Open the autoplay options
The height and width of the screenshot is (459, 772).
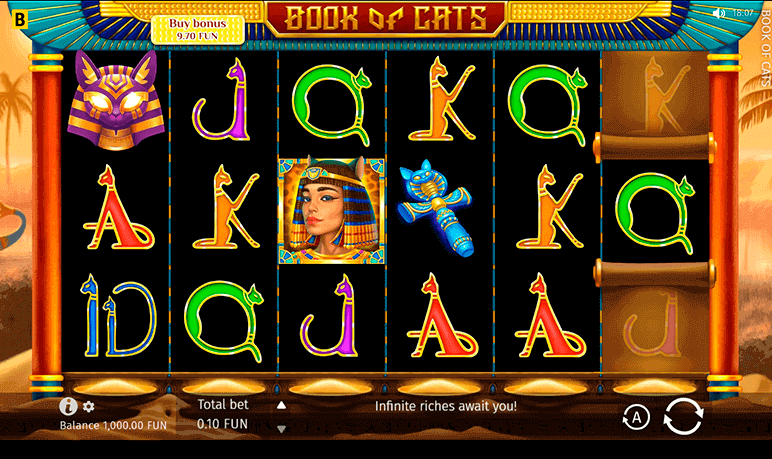pos(636,416)
